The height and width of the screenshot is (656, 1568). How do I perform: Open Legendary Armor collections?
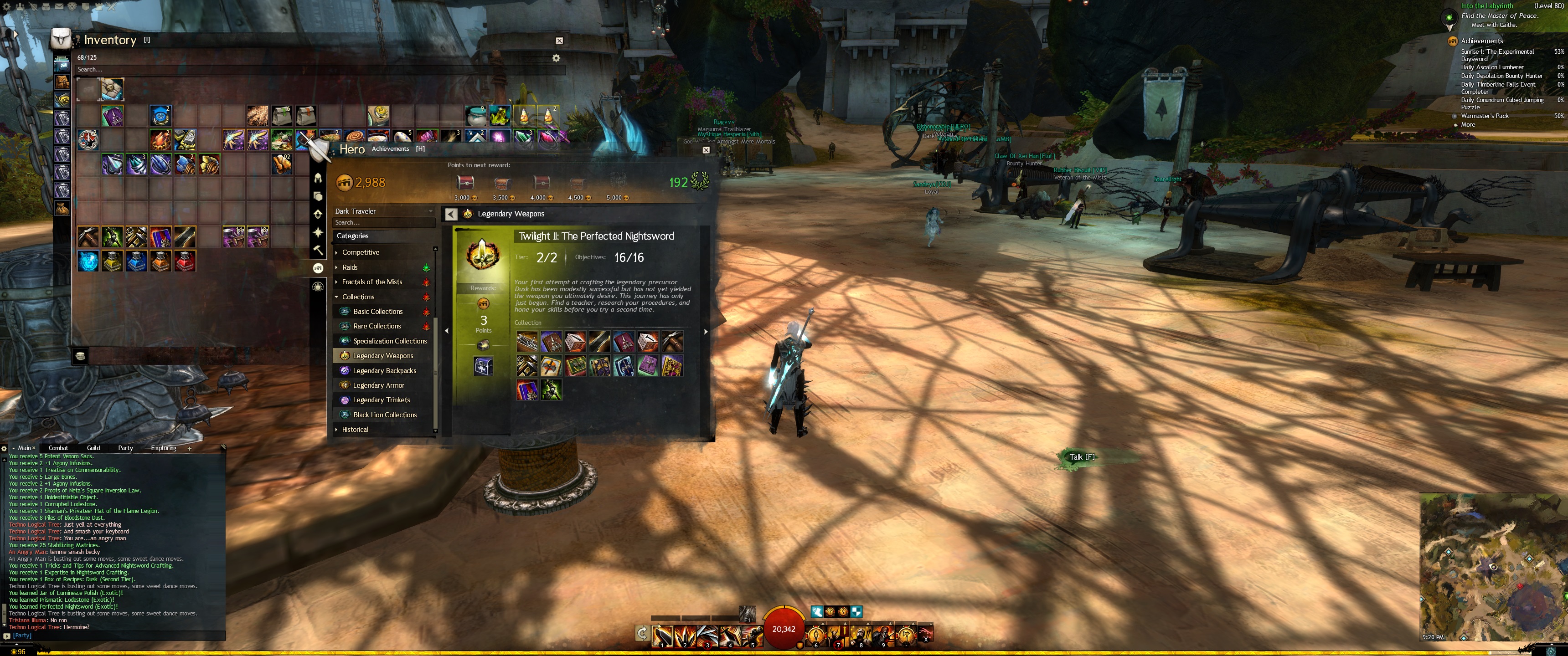coord(378,385)
